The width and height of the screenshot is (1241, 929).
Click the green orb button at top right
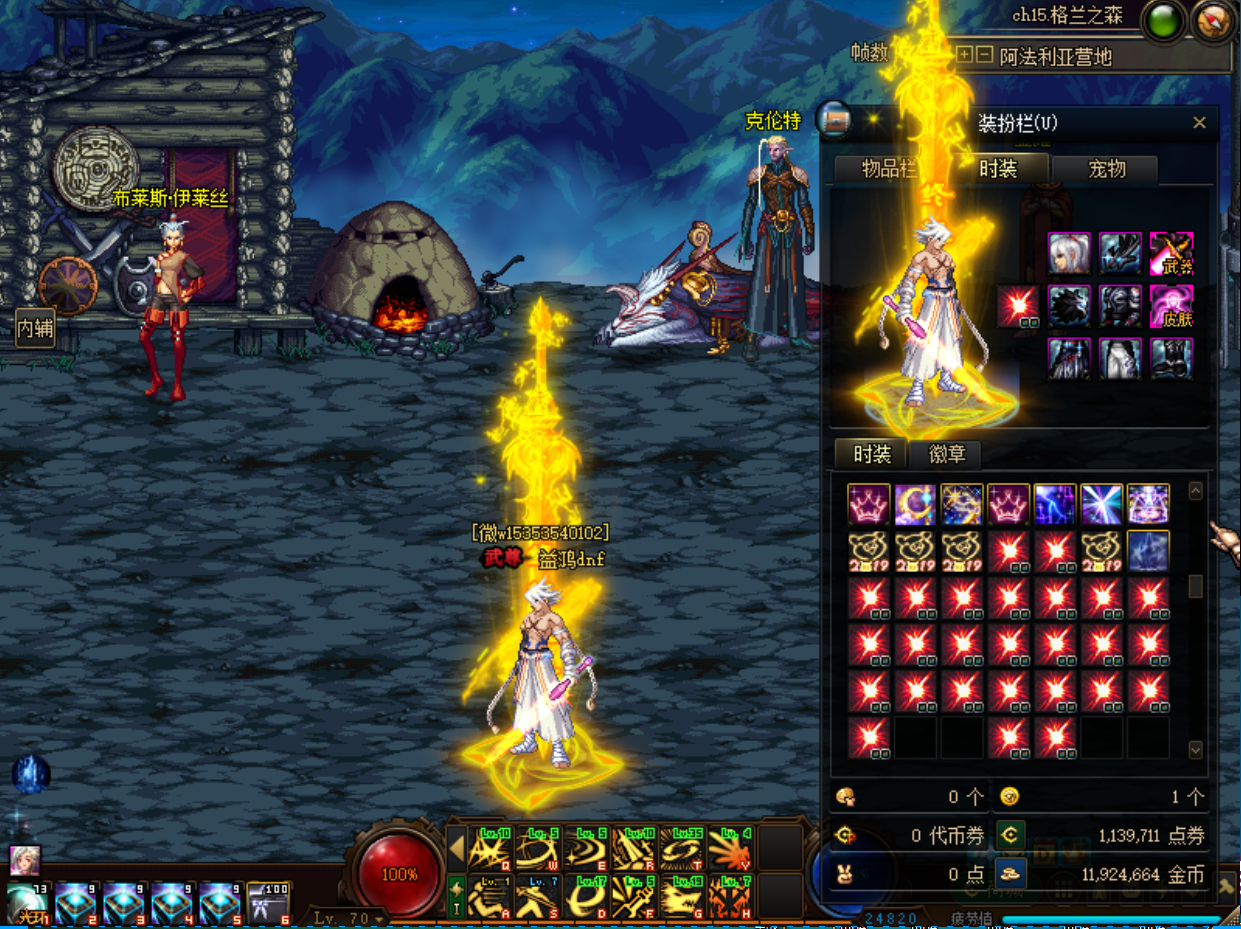[1162, 21]
